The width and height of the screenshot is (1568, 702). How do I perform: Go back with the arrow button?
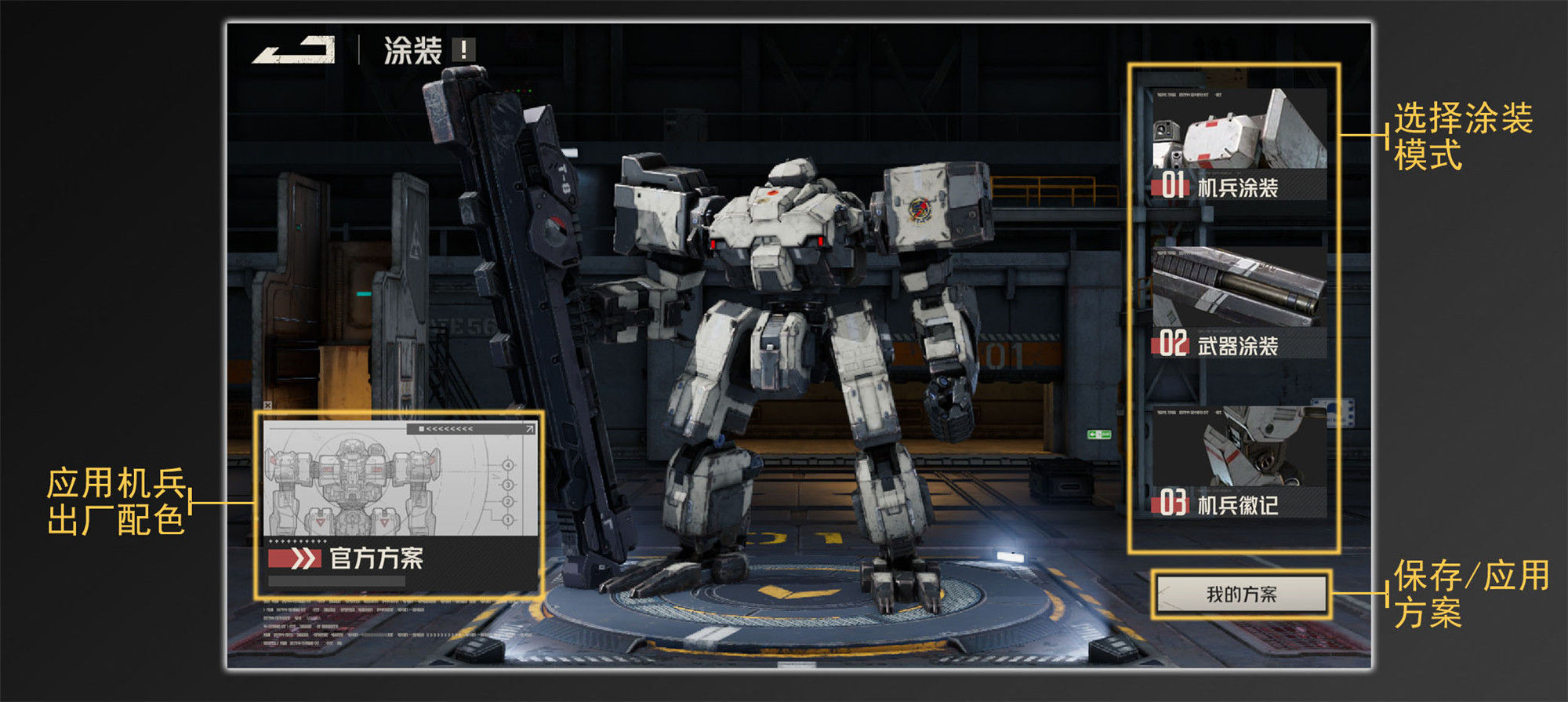coord(294,50)
